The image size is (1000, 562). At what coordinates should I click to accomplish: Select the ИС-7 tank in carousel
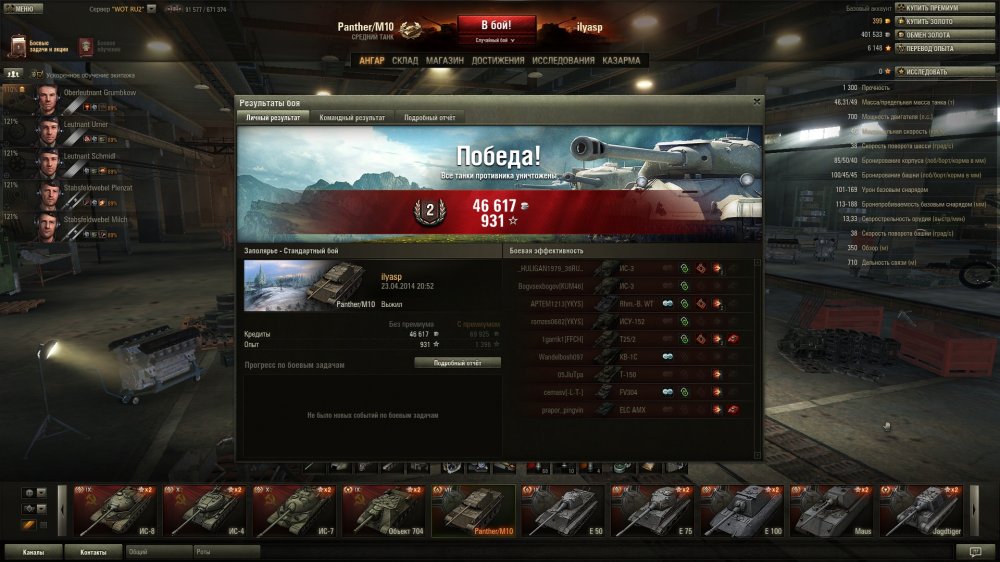click(x=293, y=510)
